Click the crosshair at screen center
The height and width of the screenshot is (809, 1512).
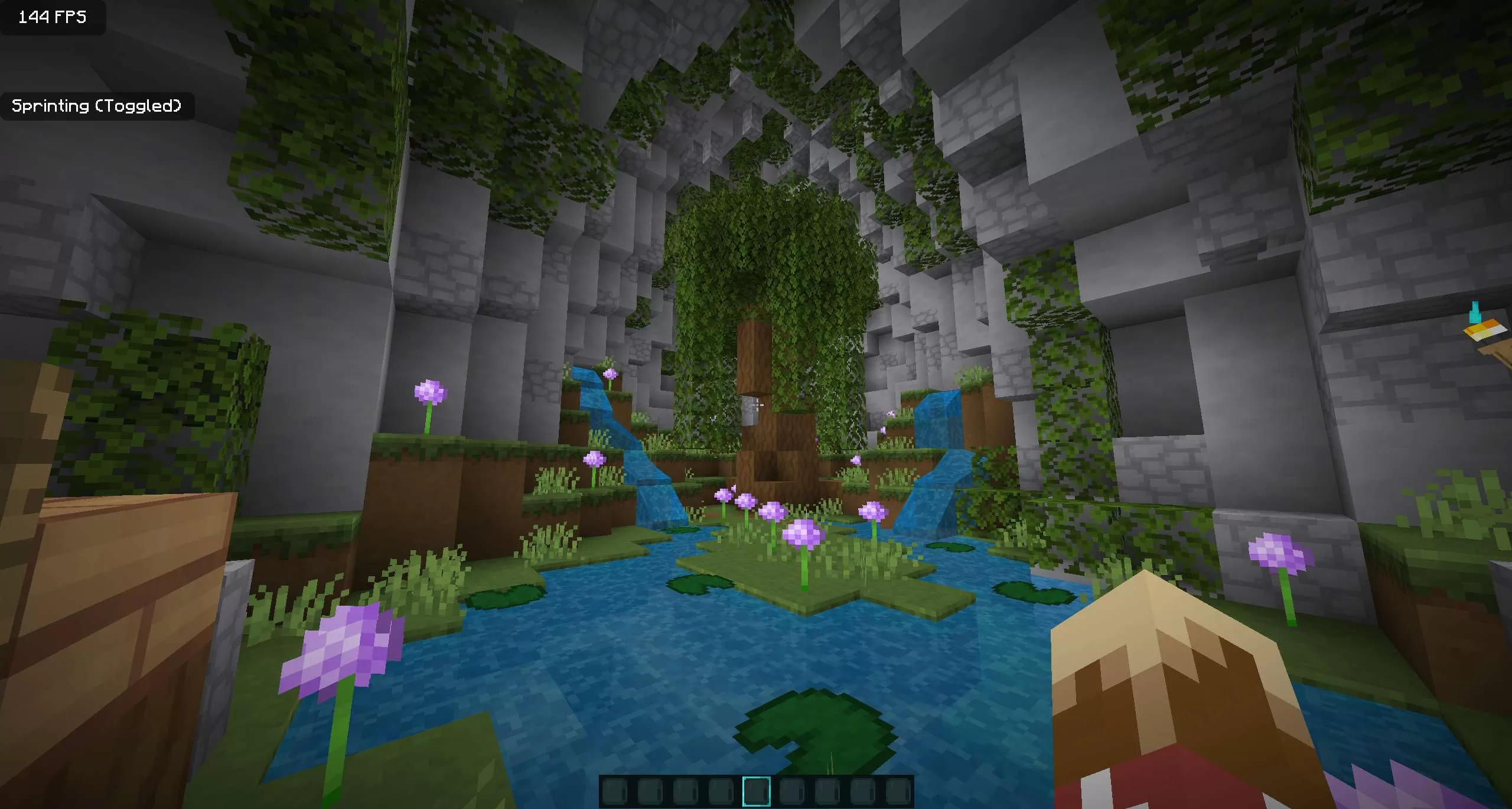[x=756, y=404]
